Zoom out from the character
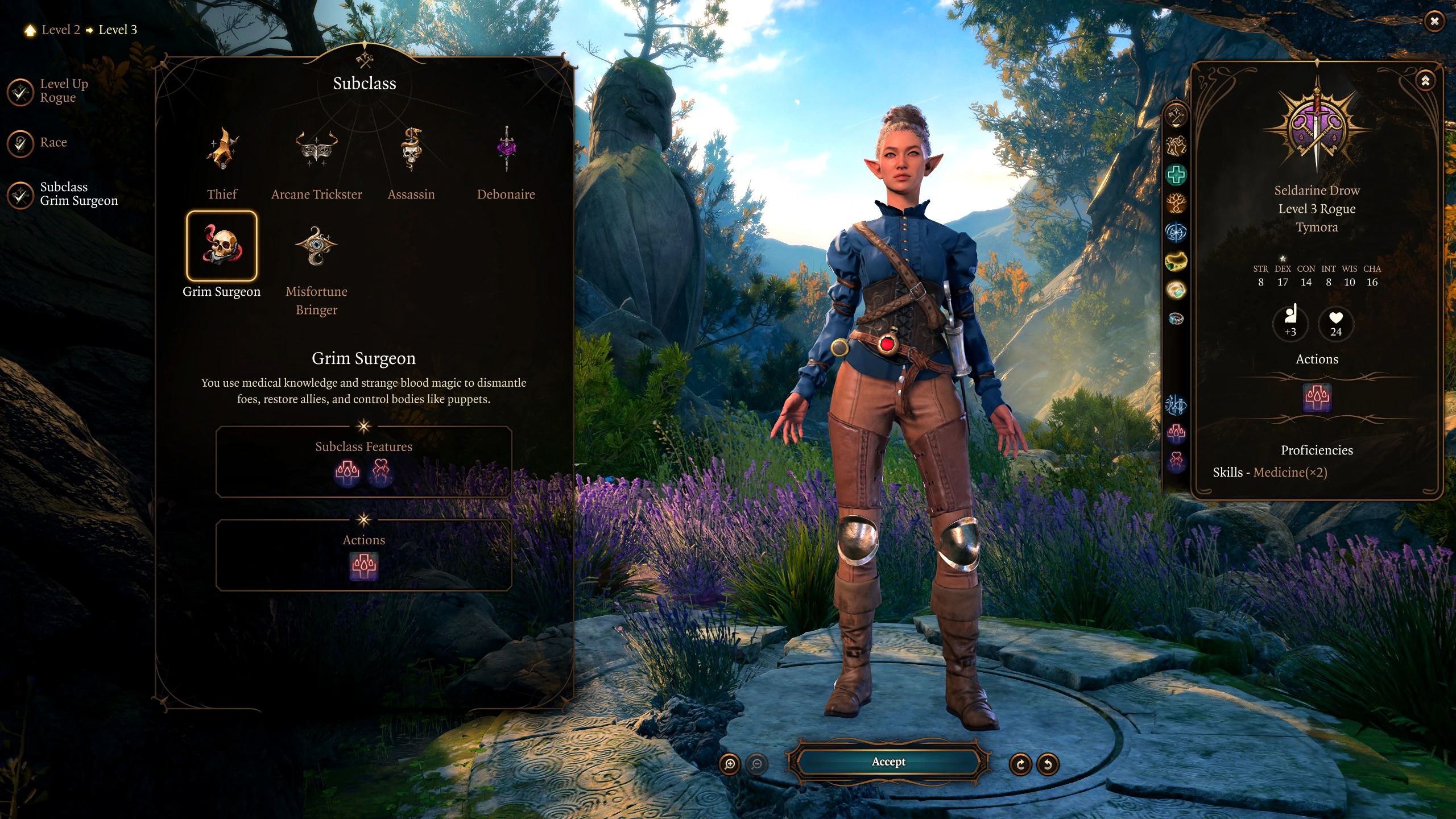This screenshot has height=819, width=1456. click(x=757, y=764)
